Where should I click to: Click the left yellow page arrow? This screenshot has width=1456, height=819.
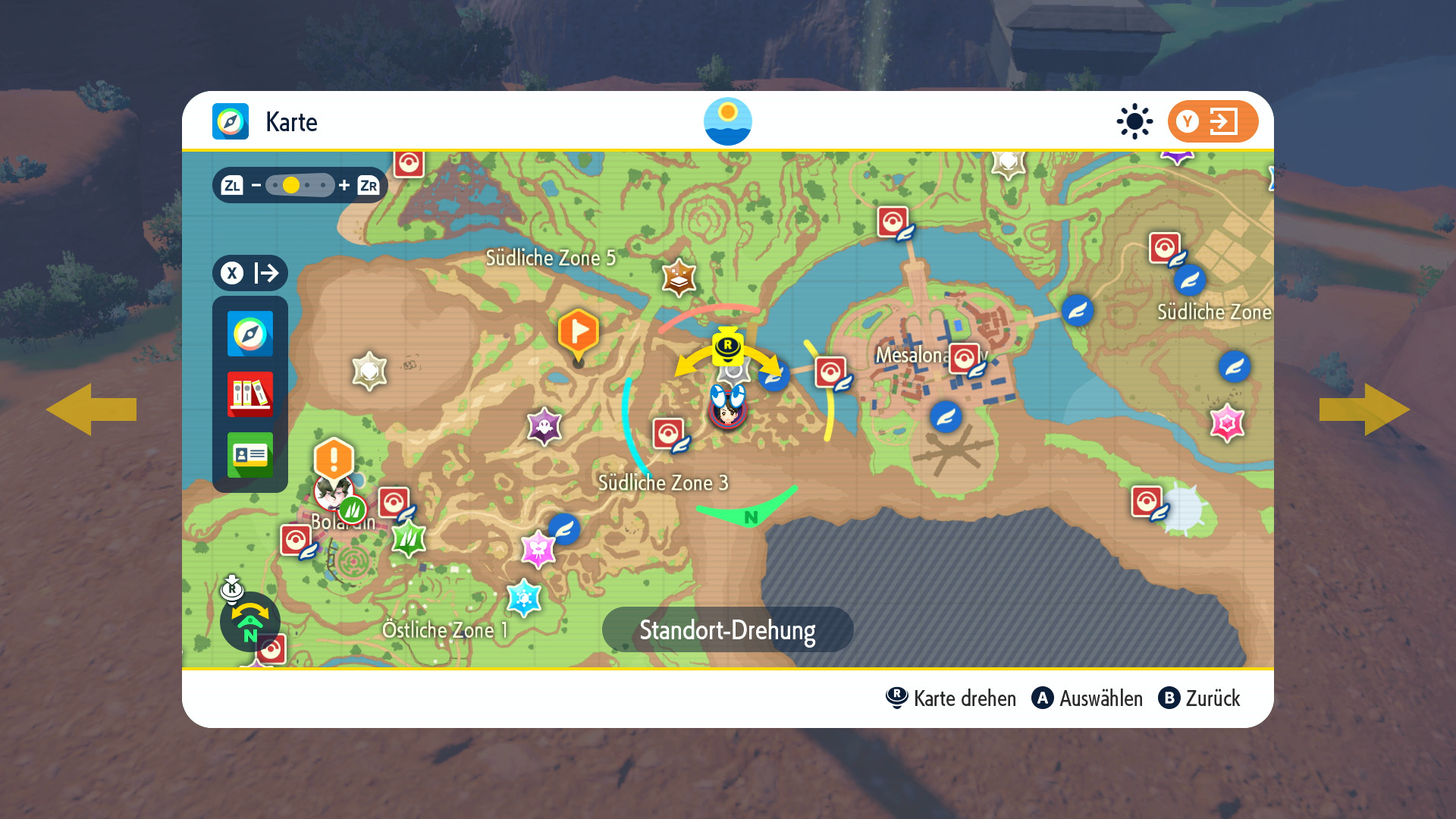pos(91,409)
